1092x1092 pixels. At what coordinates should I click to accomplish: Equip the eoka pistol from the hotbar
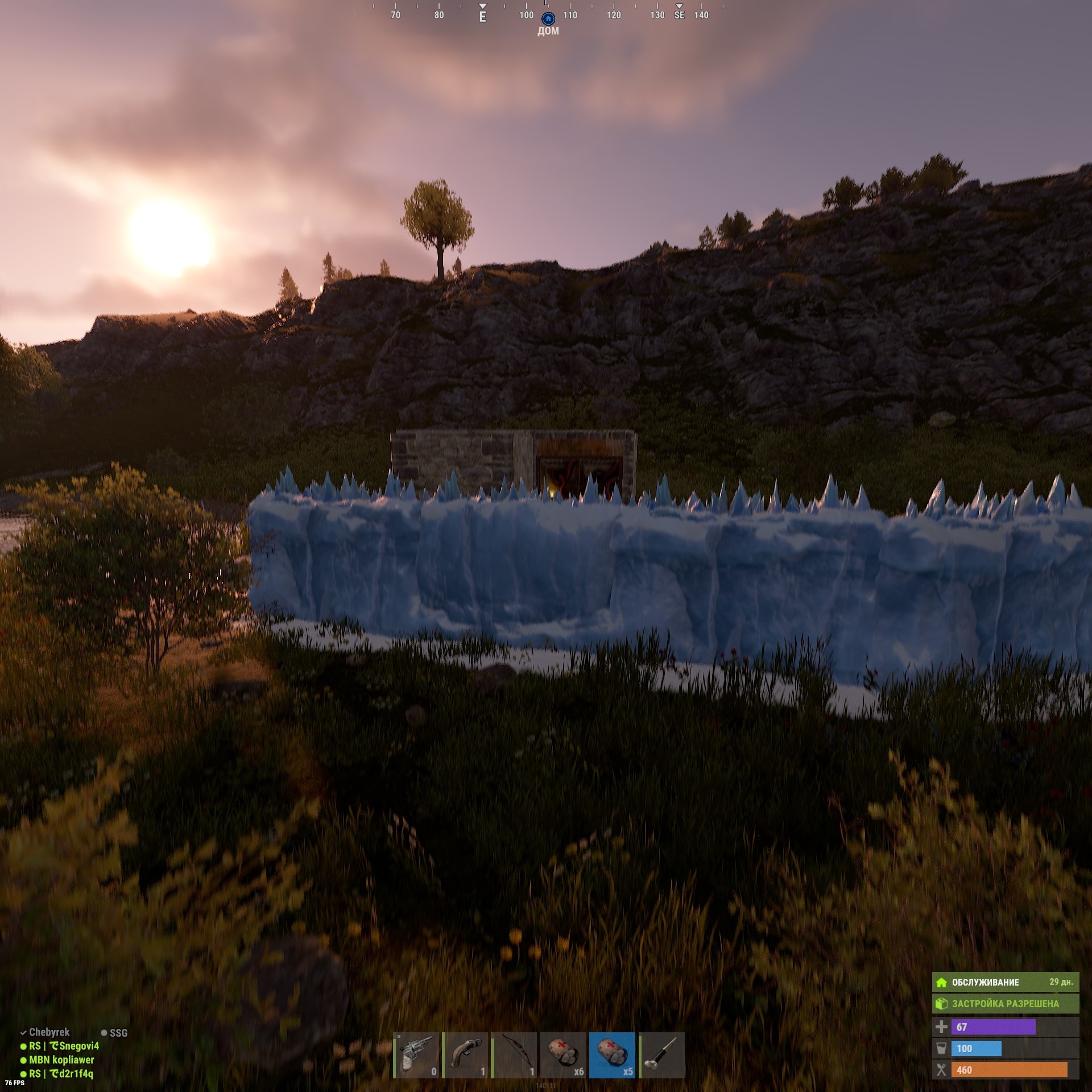pyautogui.click(x=465, y=1055)
